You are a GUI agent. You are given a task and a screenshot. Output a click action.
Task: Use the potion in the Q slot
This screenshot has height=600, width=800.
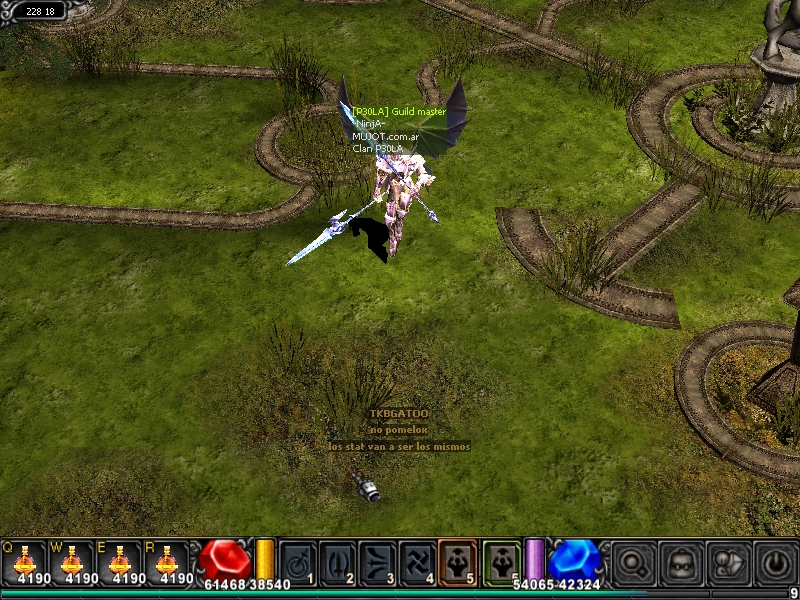[29, 563]
